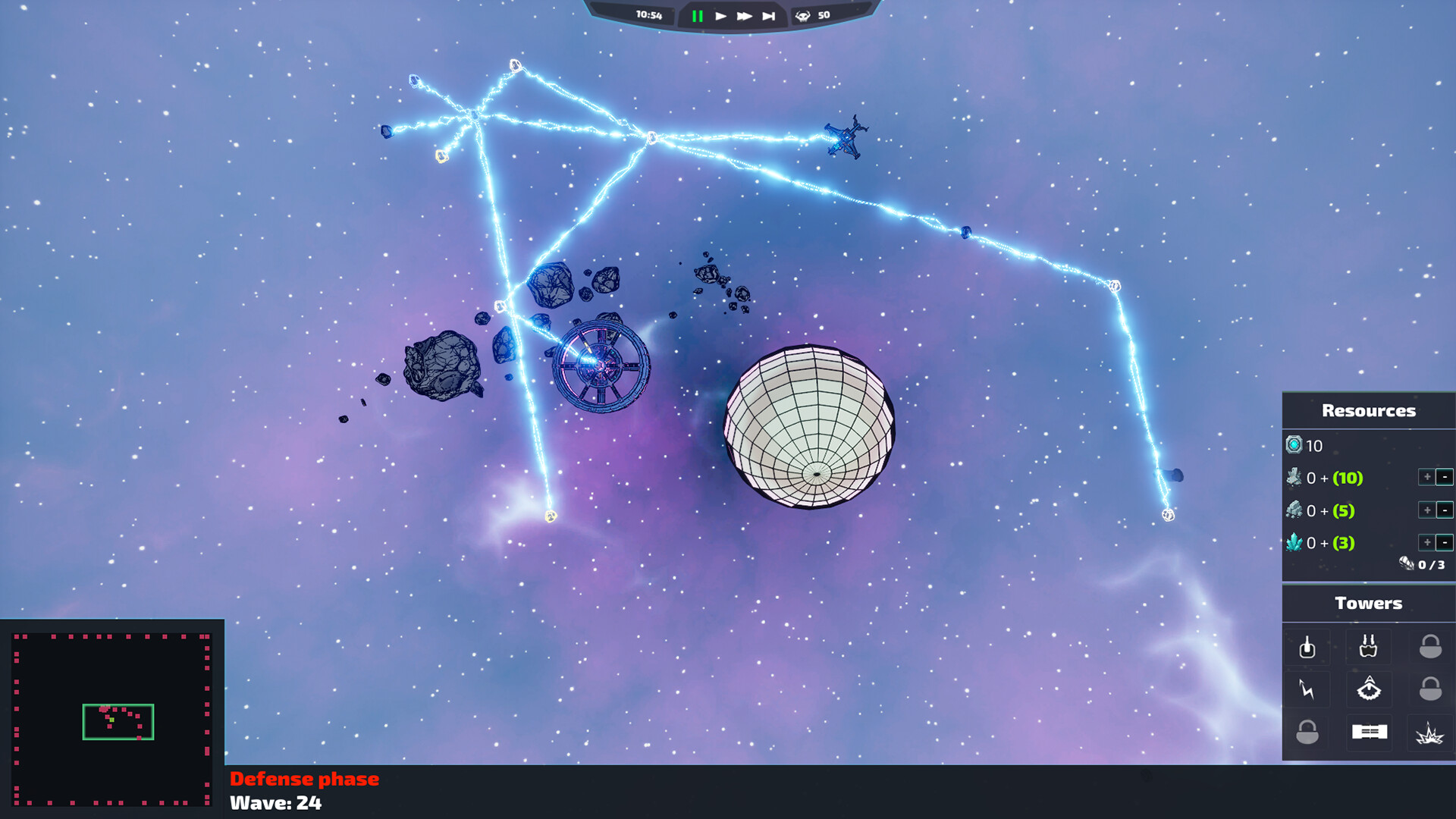Select the first tower in the Towers panel

[1307, 646]
